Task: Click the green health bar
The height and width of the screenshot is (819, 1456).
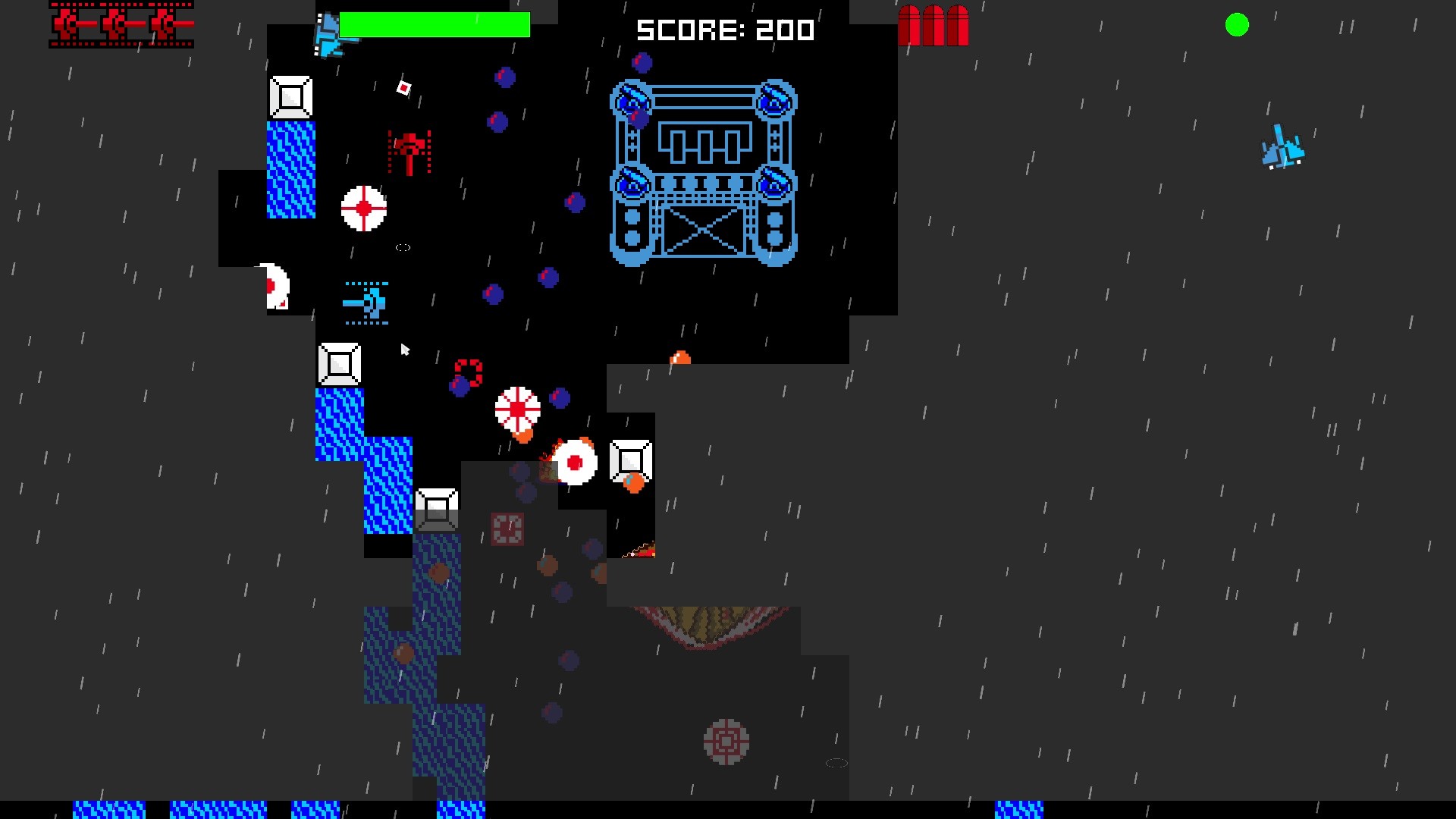Action: click(435, 24)
